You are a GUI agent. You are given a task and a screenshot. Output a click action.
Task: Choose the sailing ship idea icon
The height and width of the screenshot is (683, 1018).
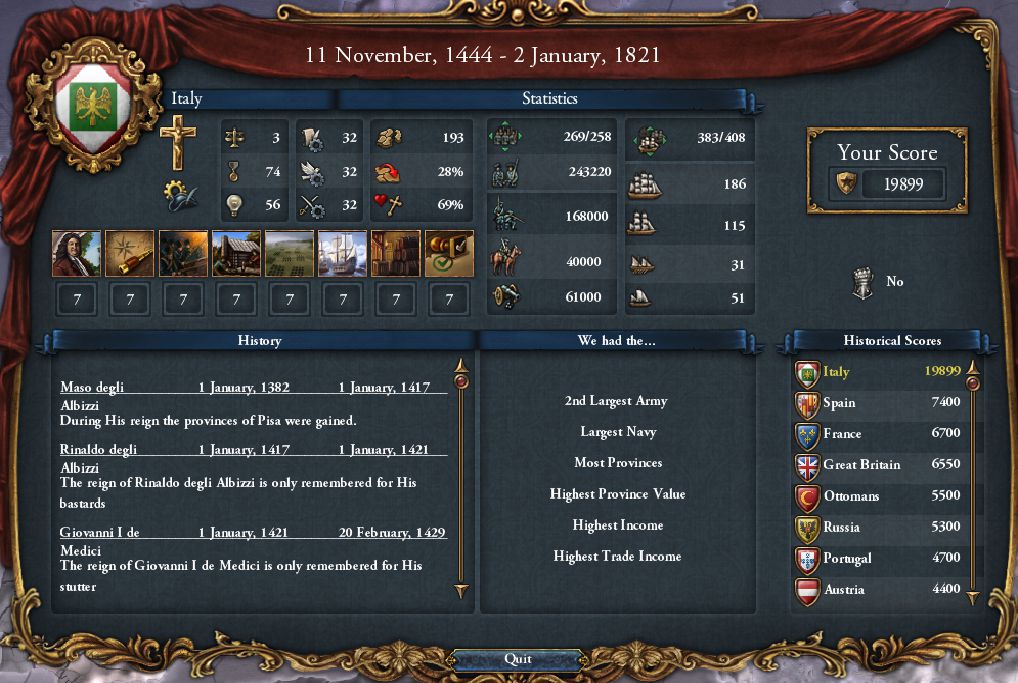point(343,254)
